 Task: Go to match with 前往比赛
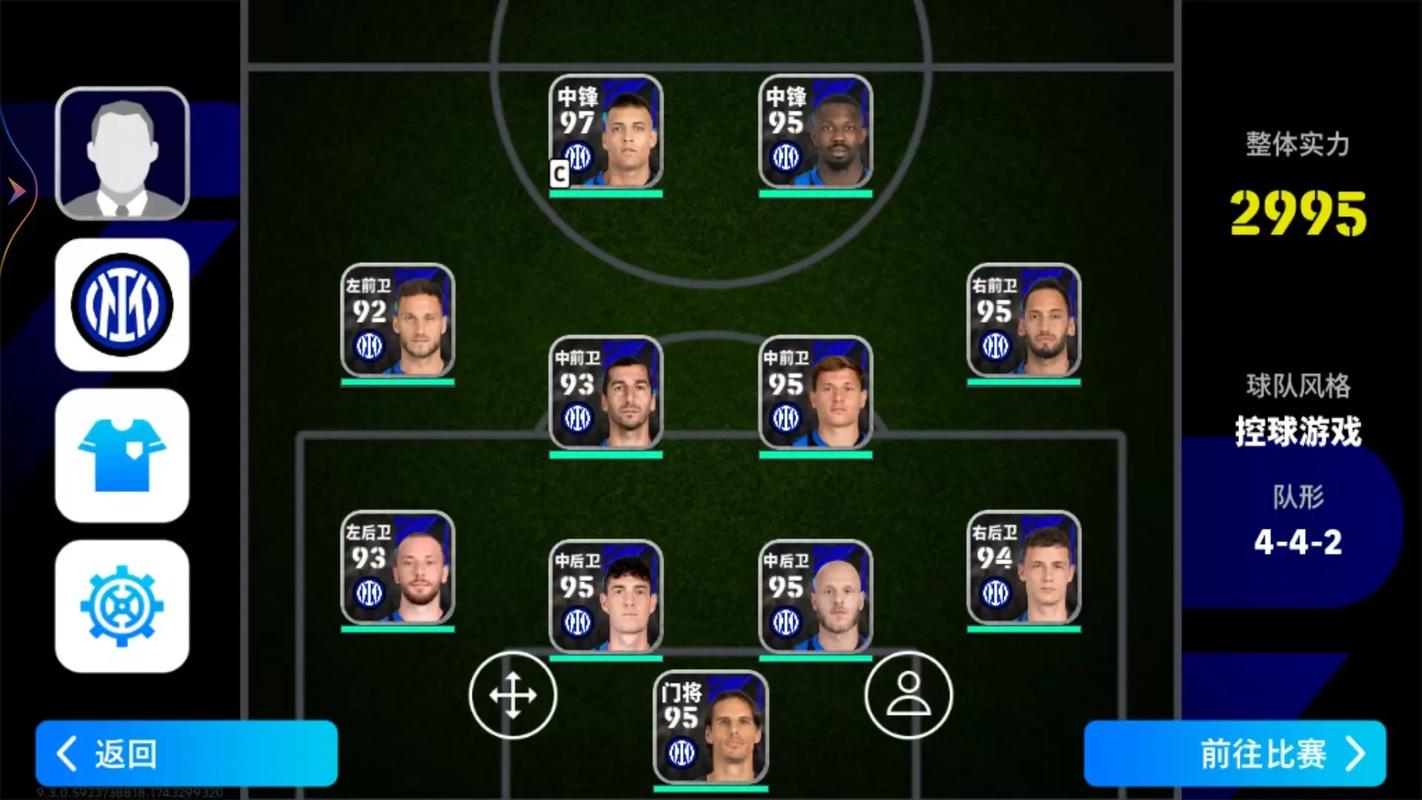(x=1234, y=753)
